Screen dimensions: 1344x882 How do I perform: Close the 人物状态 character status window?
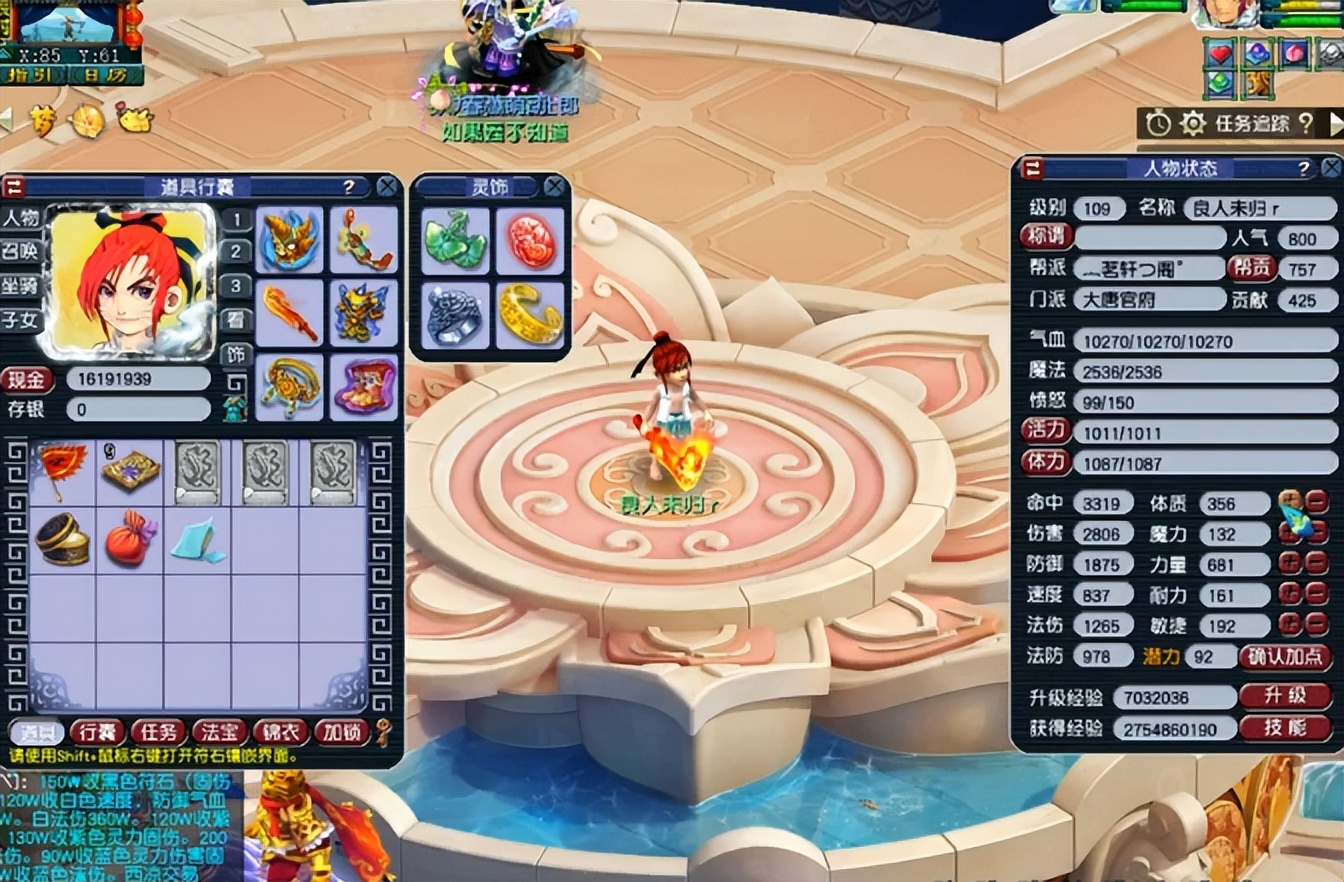point(1331,168)
